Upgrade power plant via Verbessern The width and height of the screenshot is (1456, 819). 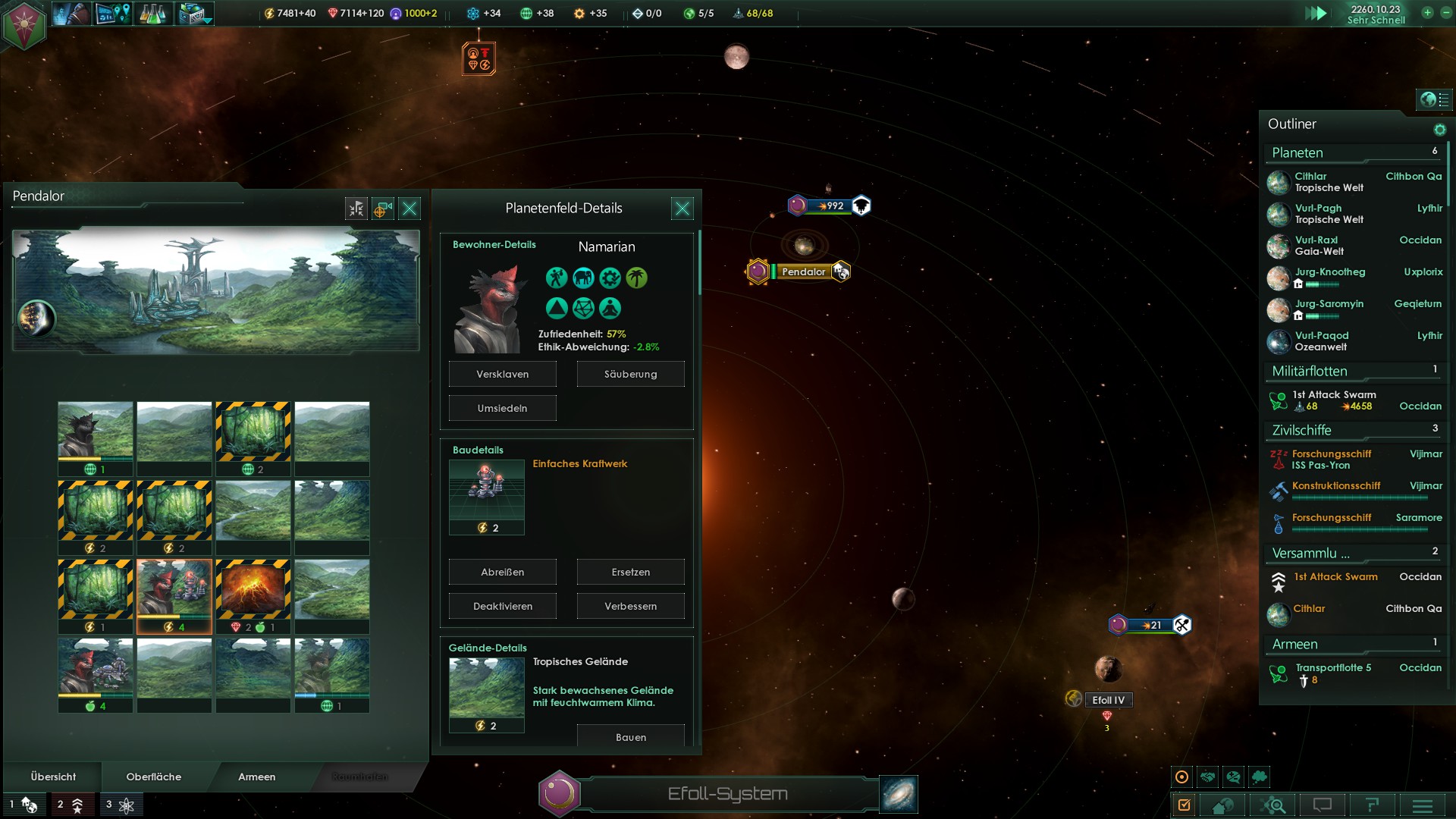coord(630,606)
